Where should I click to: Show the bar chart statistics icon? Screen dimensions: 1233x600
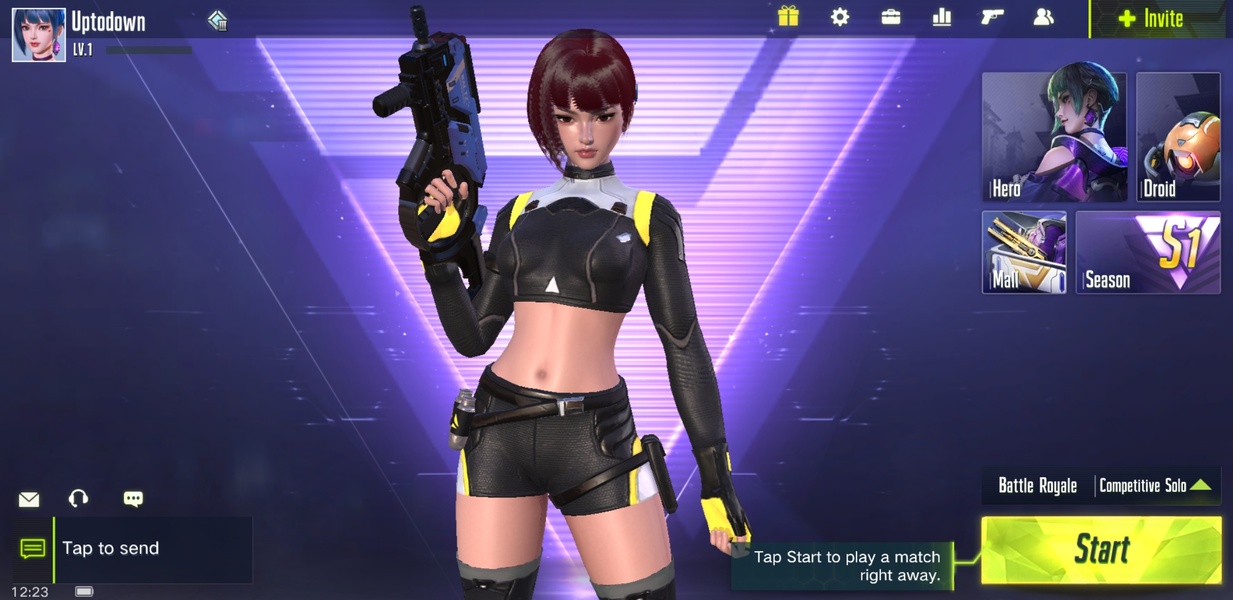(941, 17)
